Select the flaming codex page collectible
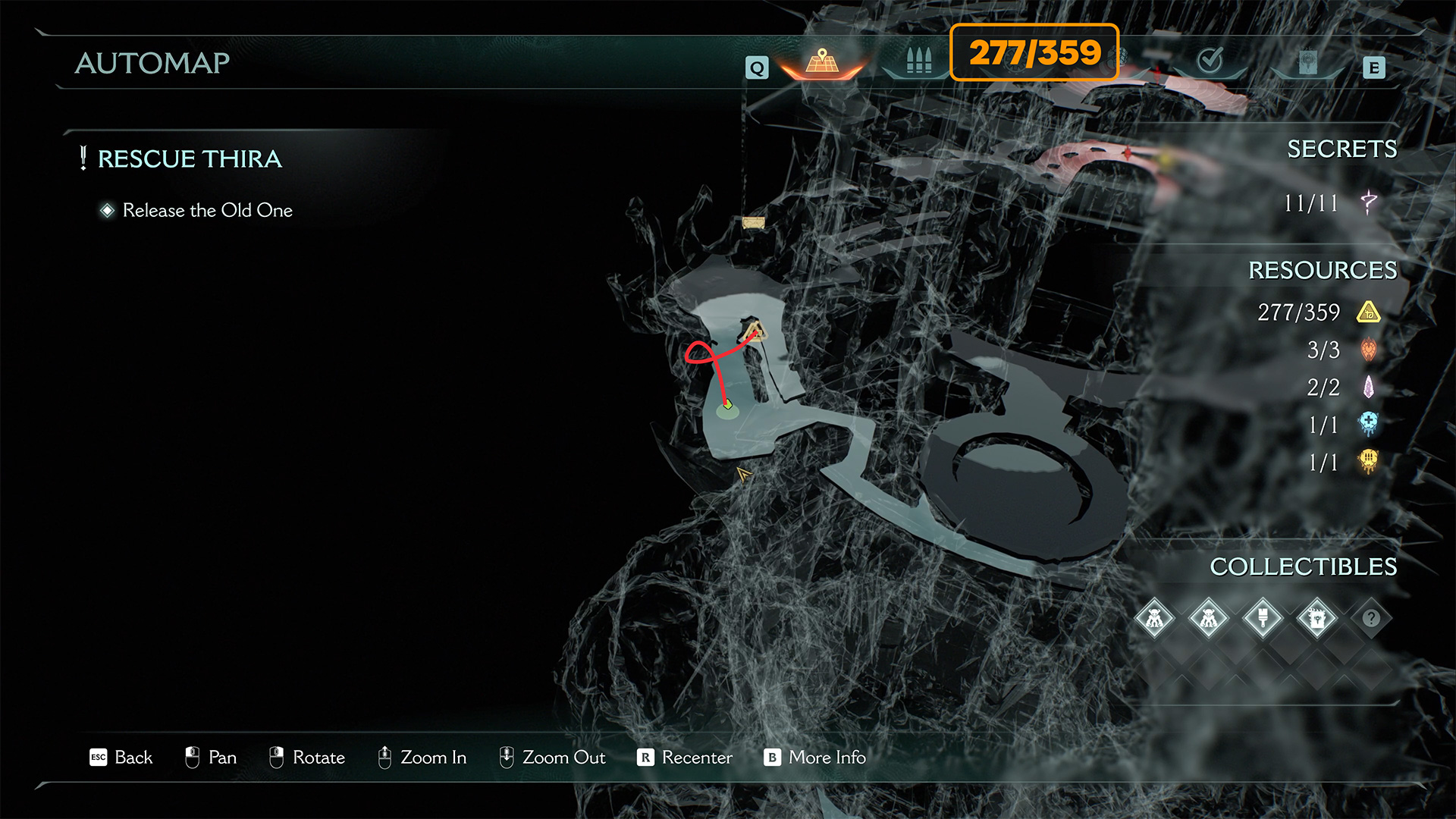This screenshot has height=819, width=1456. (1317, 618)
